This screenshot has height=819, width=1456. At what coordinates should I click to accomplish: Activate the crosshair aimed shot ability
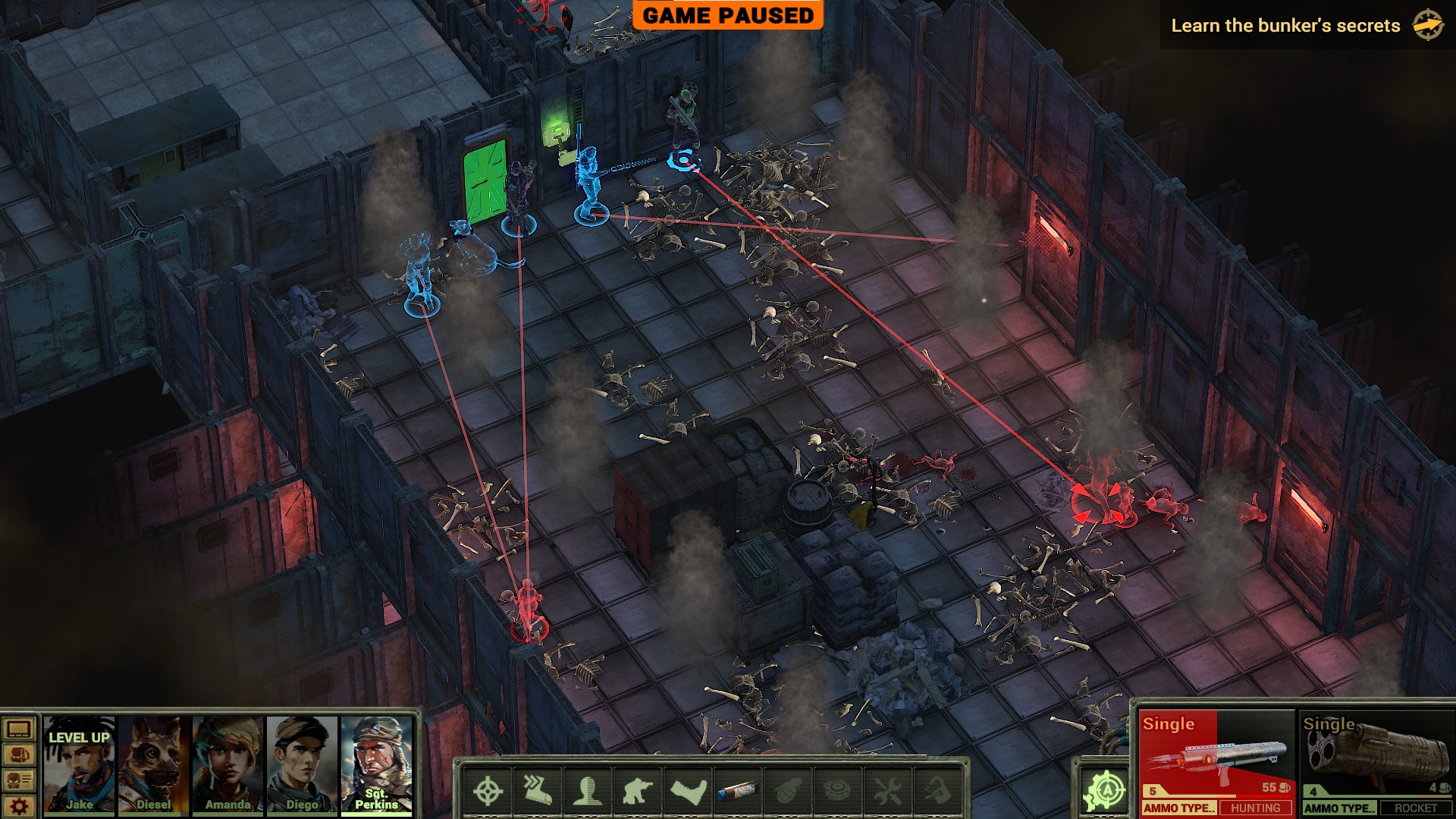tap(488, 791)
